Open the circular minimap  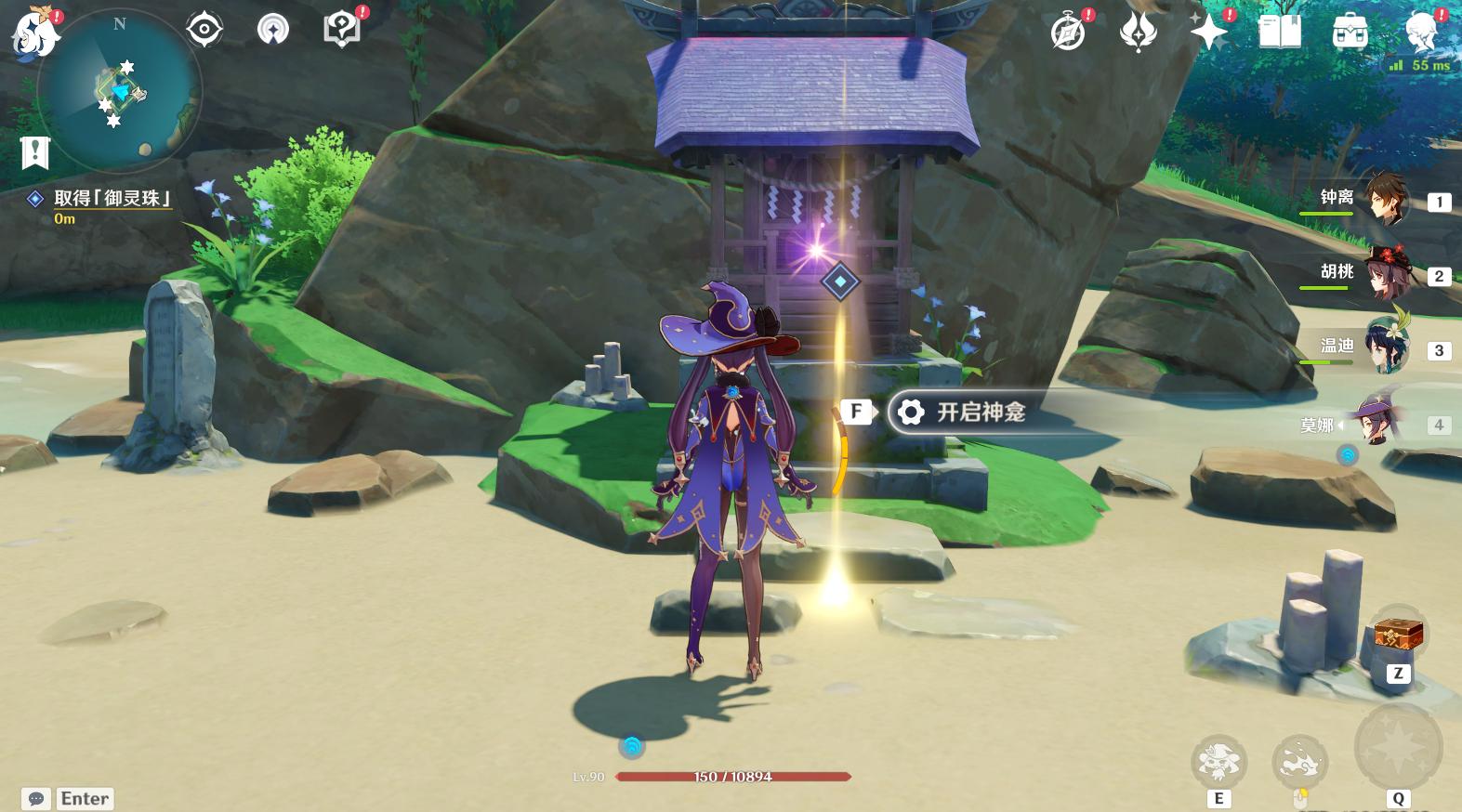[x=120, y=91]
